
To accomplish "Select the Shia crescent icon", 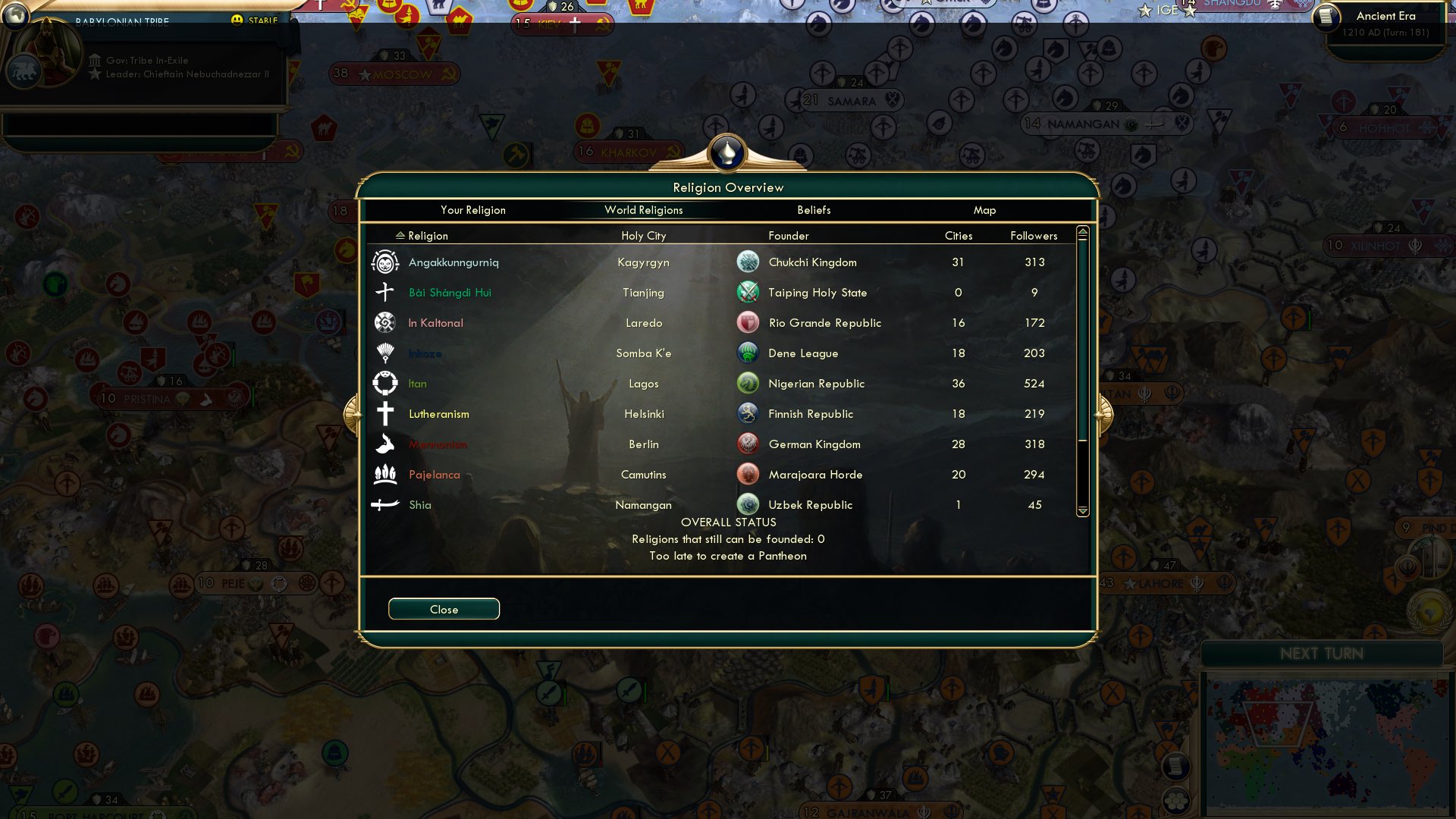I will point(386,504).
